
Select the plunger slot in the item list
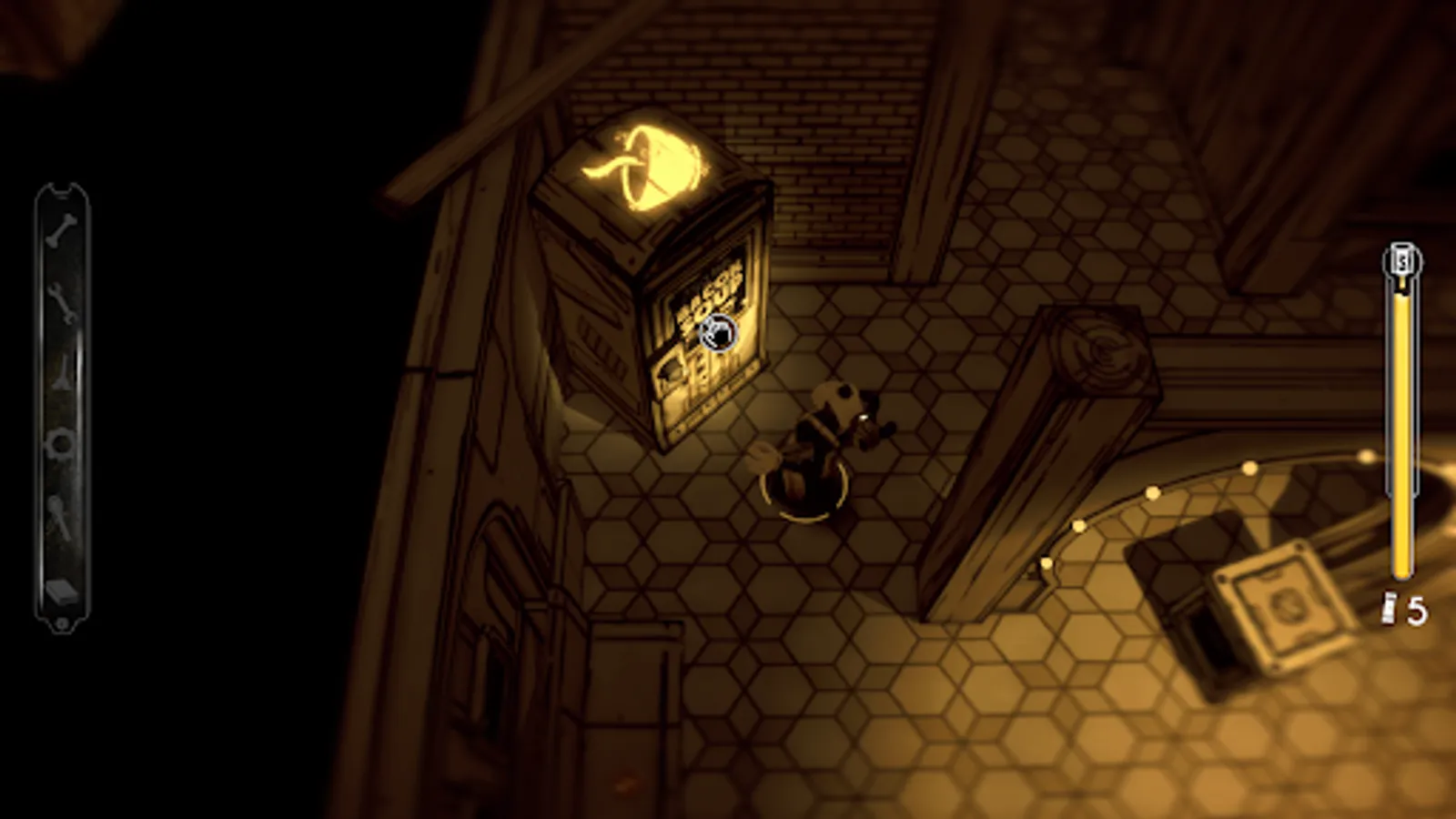point(59,514)
